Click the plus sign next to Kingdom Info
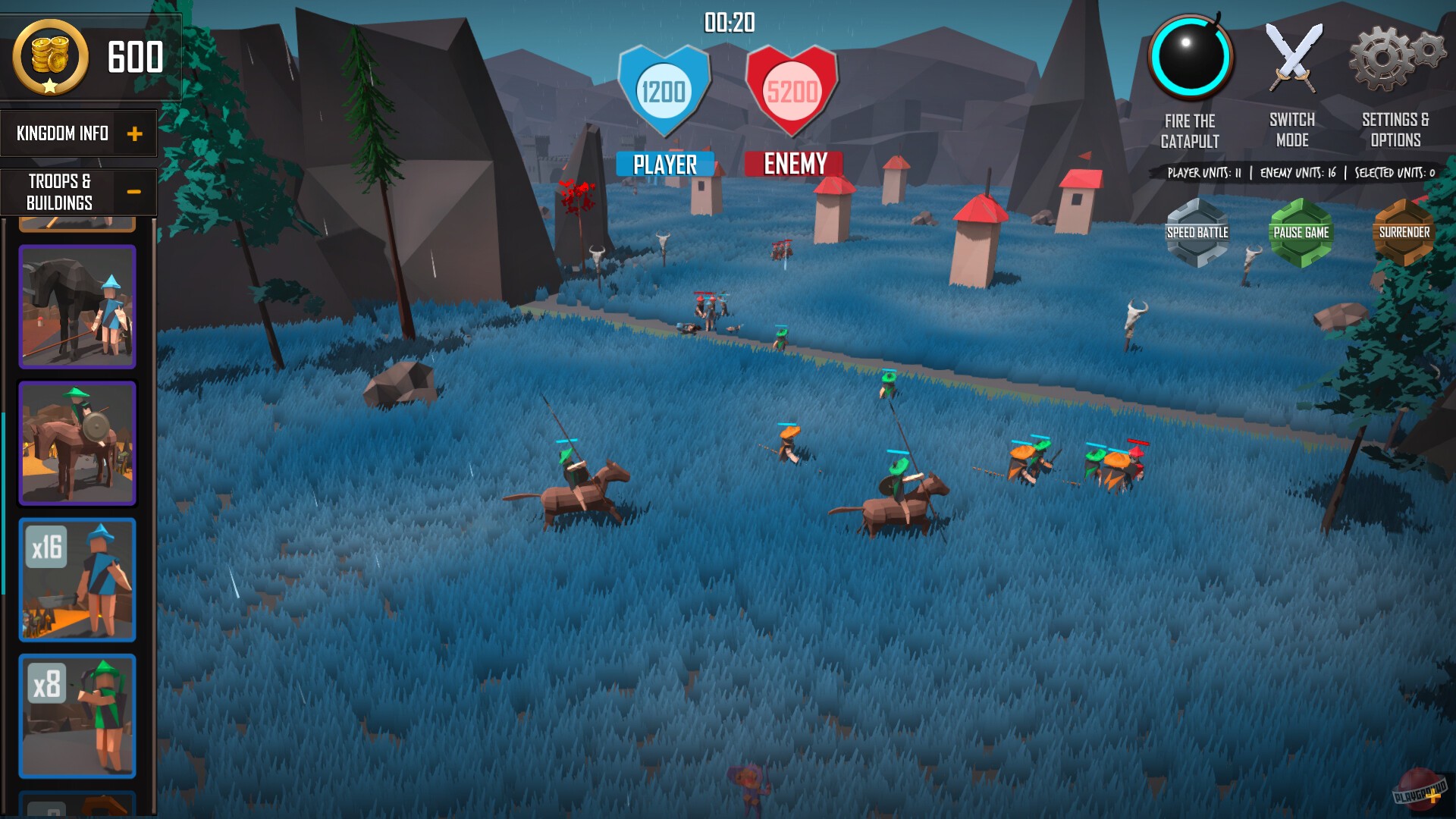This screenshot has height=819, width=1456. click(x=136, y=133)
